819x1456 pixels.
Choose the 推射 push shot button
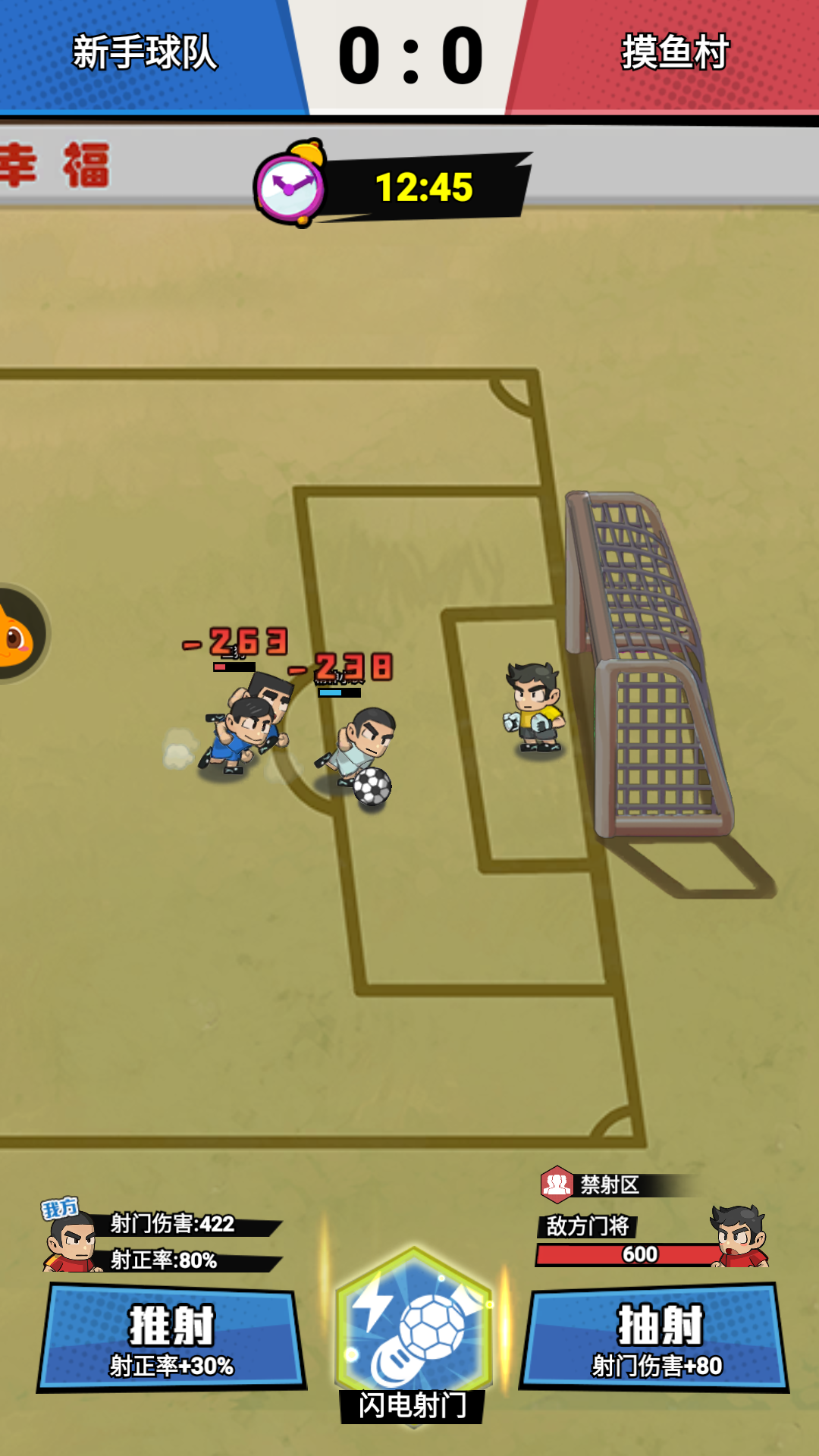click(171, 1338)
